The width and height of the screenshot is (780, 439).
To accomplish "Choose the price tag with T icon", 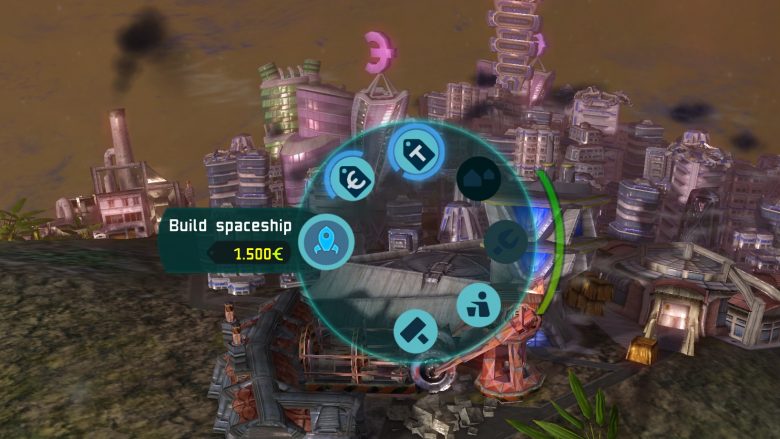I will tap(412, 150).
